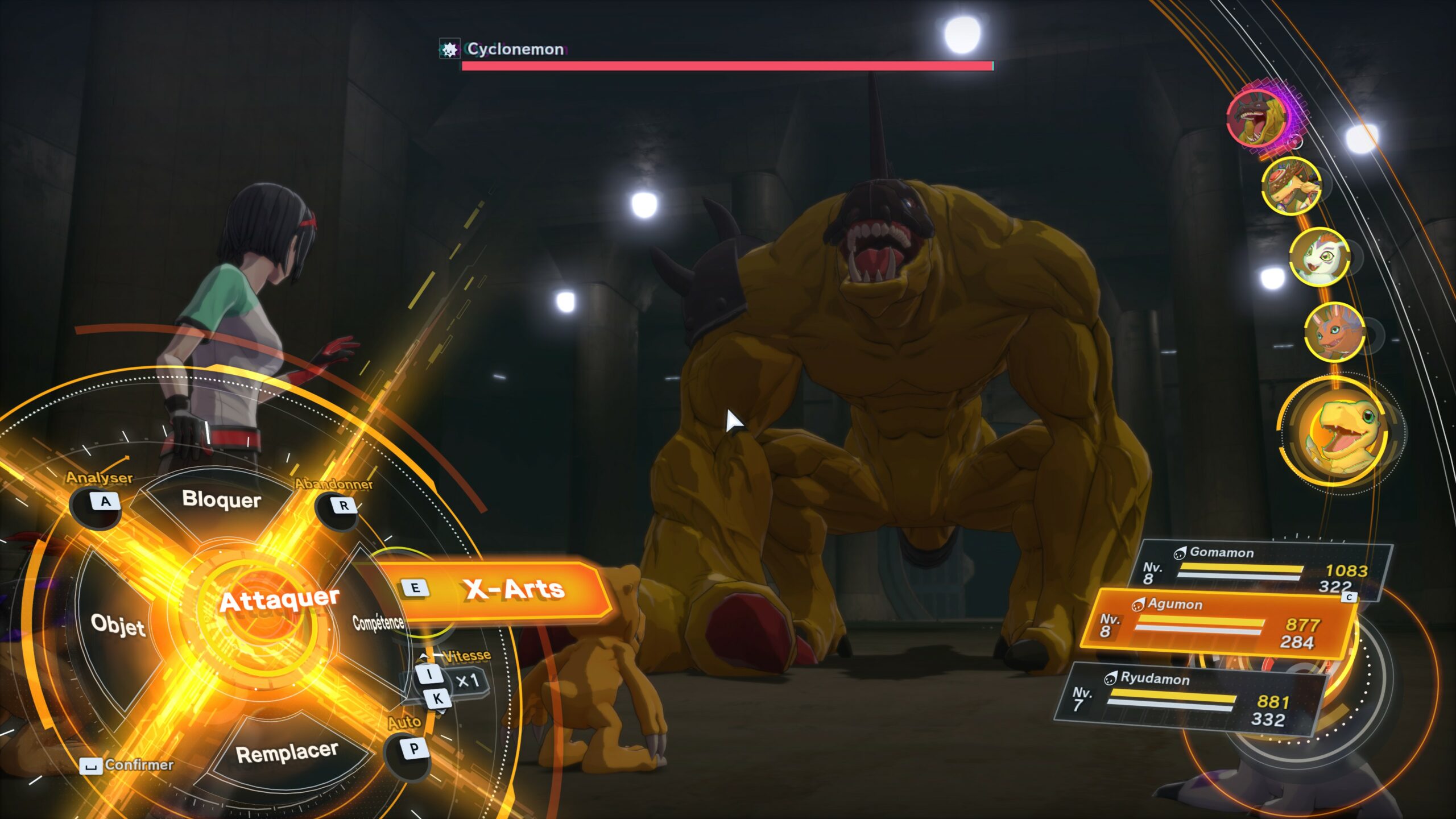The image size is (1456, 819).
Task: Open the Objet item menu
Action: click(x=118, y=625)
